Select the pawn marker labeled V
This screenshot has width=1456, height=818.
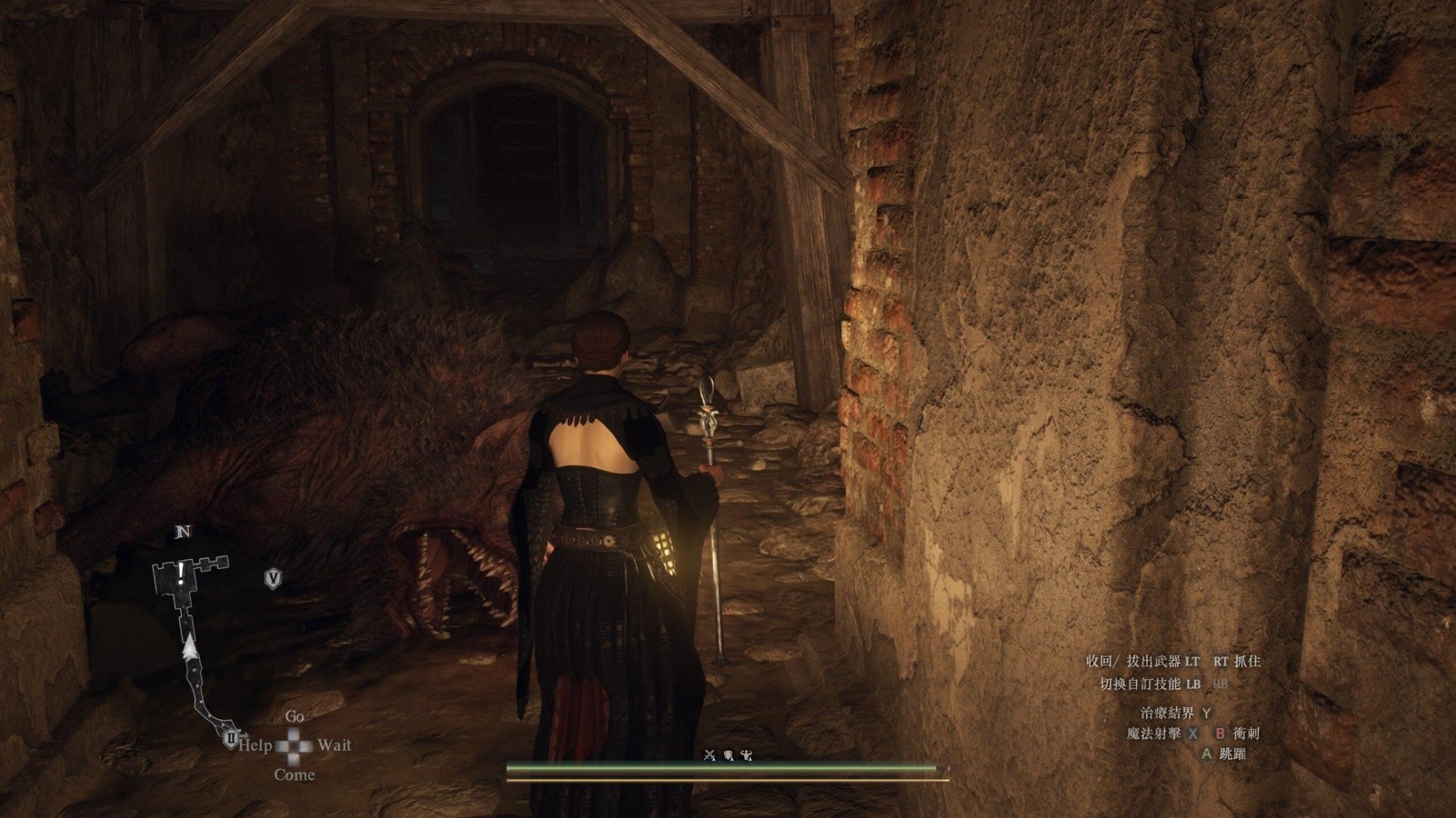[x=273, y=579]
